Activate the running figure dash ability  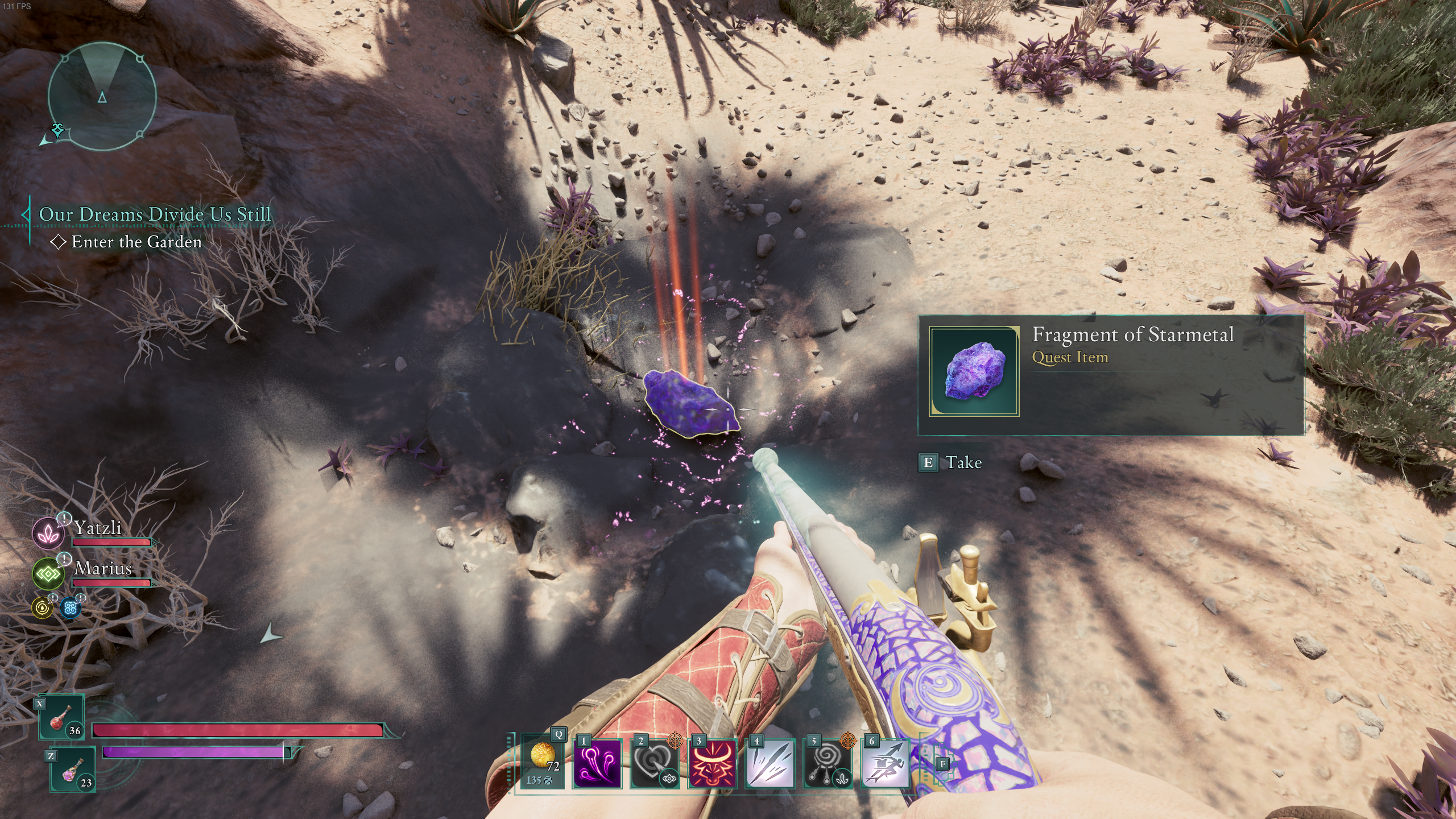click(885, 764)
